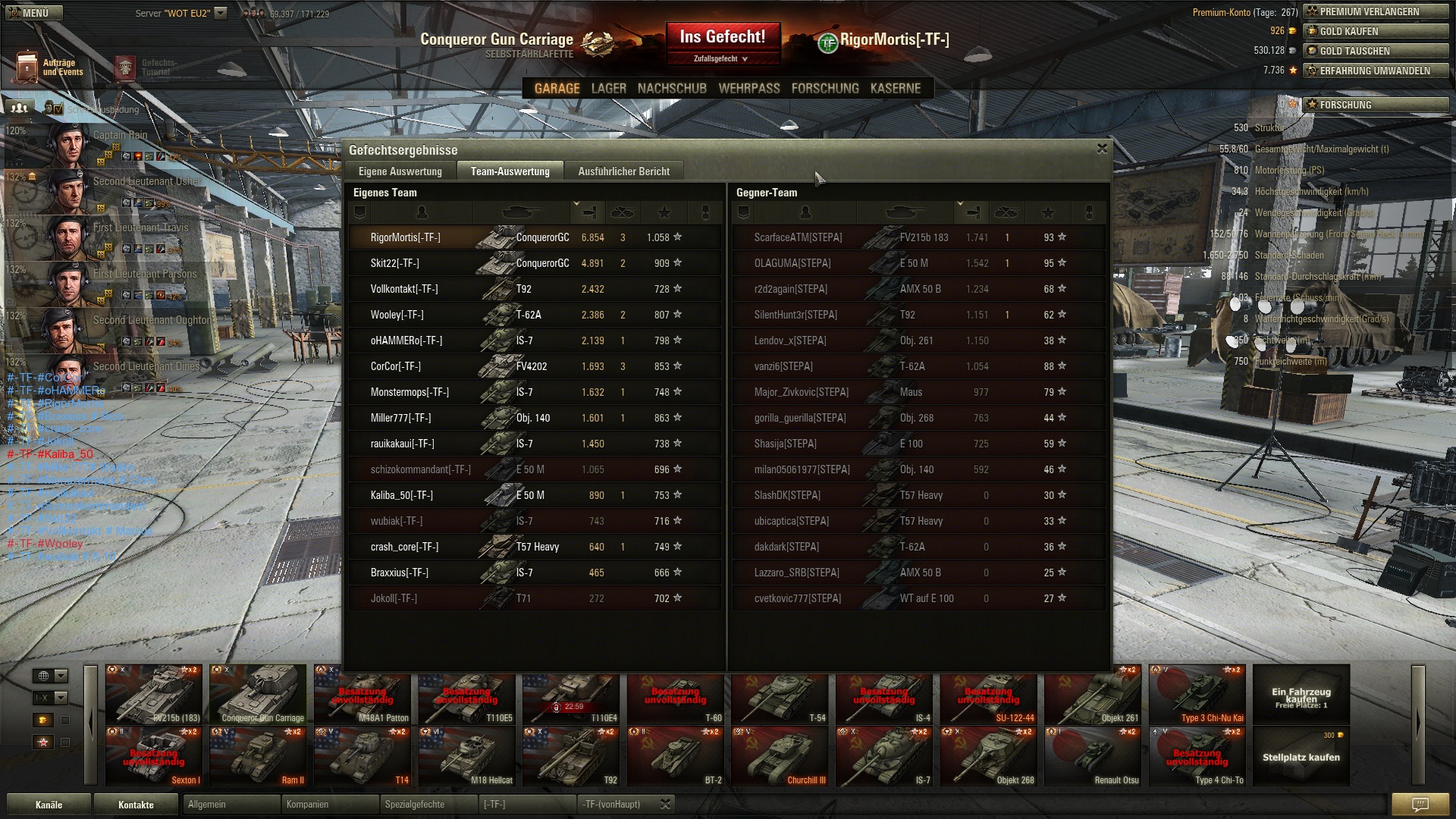Close the Gefechtsergebnisse window
Screen dimensions: 1456x819
coord(1102,149)
